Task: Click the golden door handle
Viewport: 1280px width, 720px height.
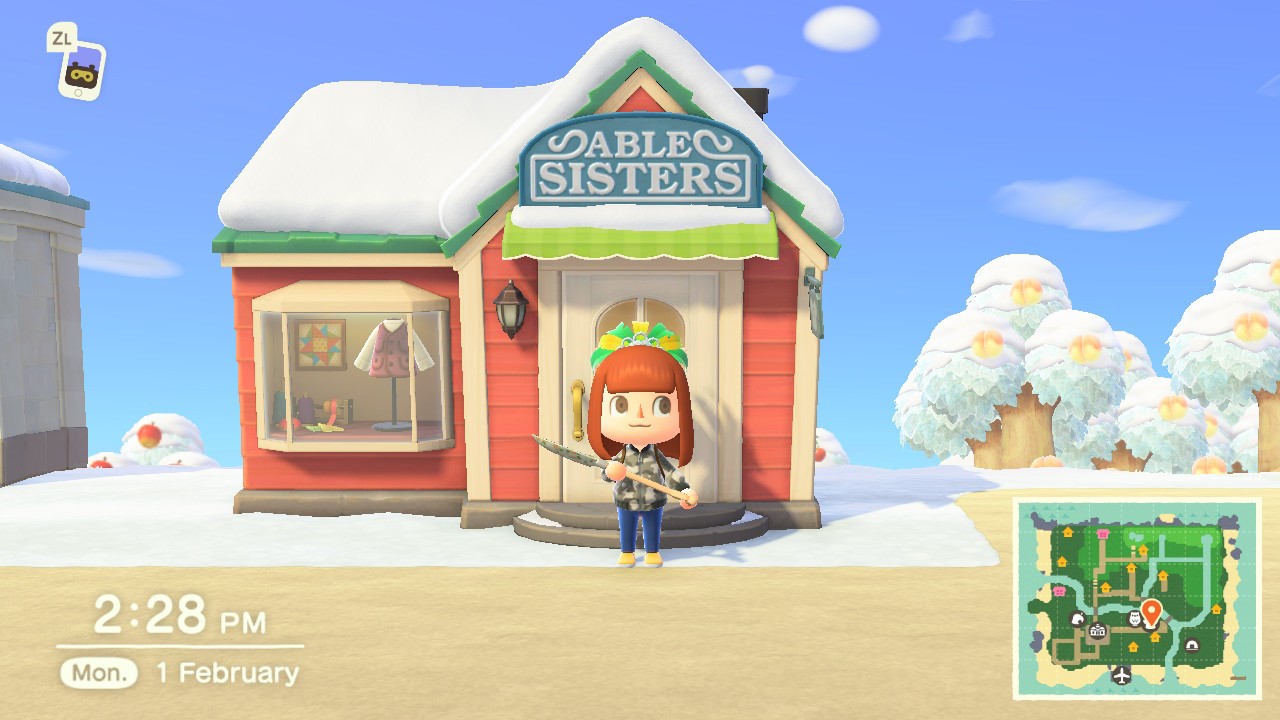Action: coord(579,409)
